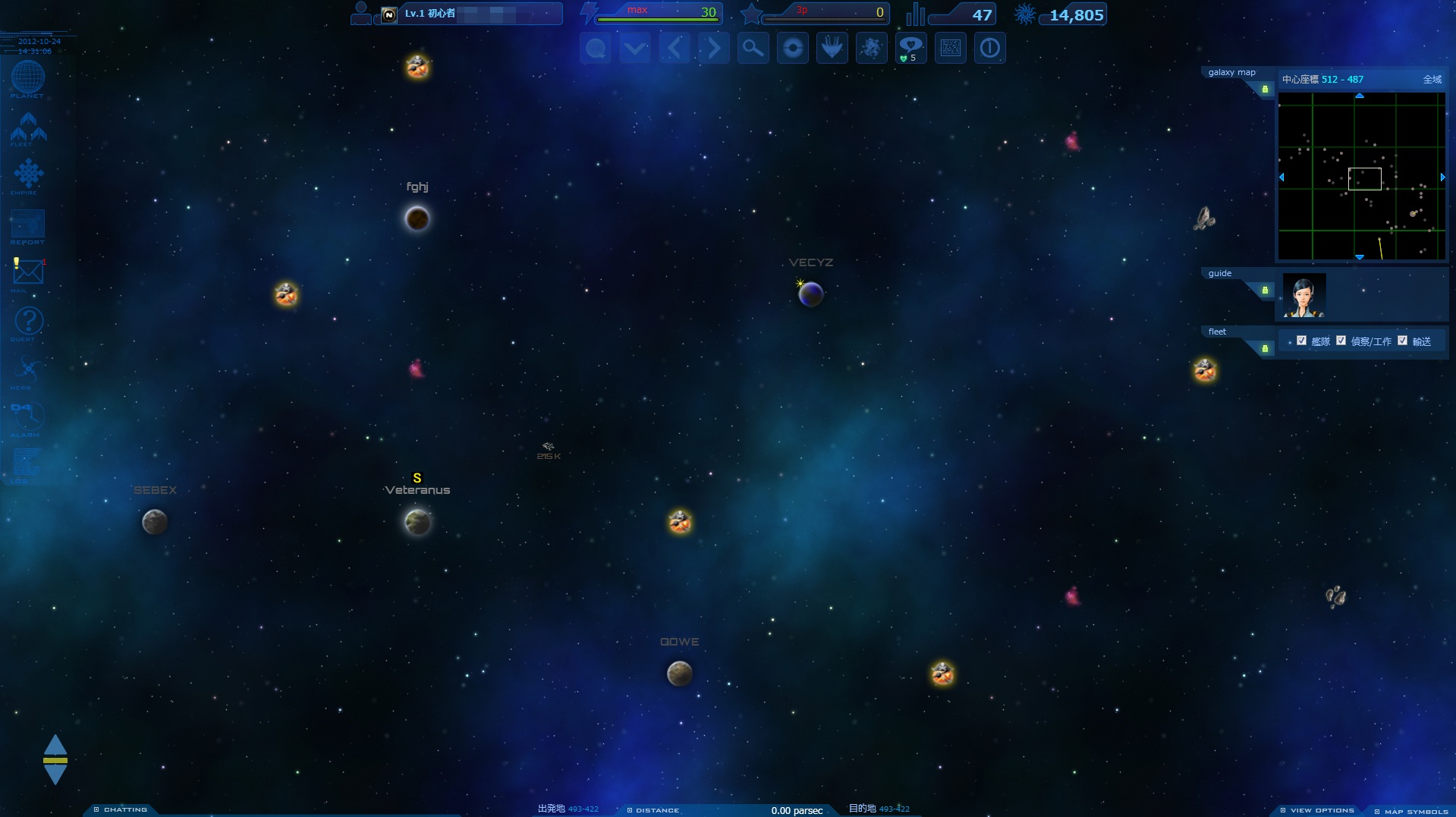The height and width of the screenshot is (817, 1456).
Task: Click the left arrow toolbar button
Action: (x=674, y=49)
